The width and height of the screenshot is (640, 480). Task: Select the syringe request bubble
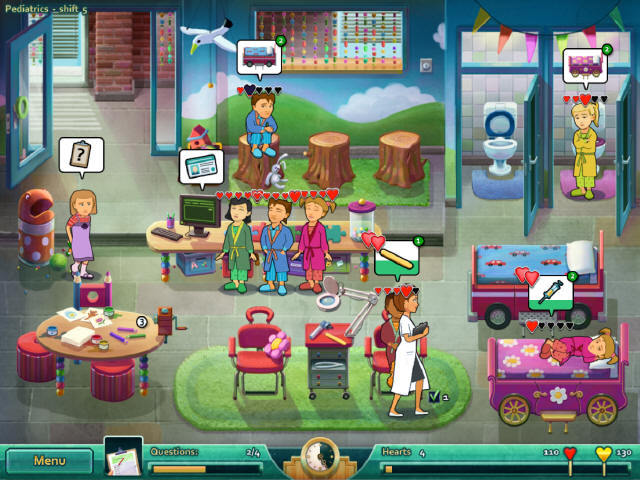click(x=551, y=292)
